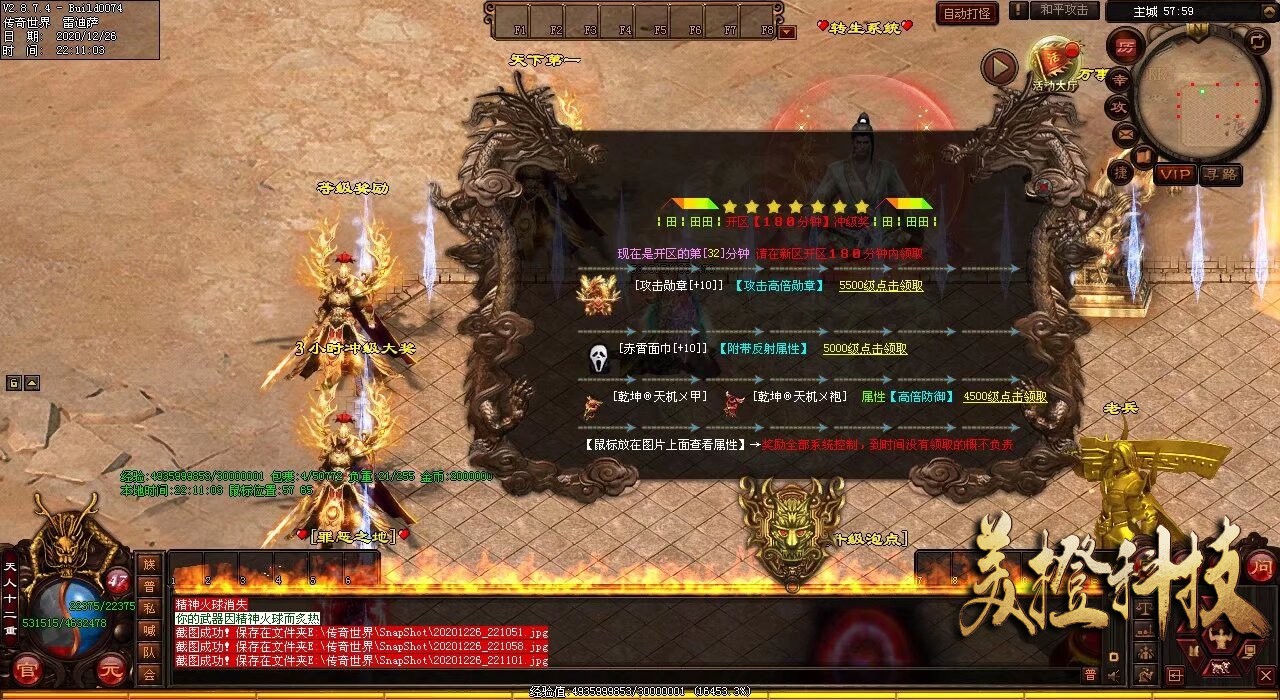Activate 寻路 pathfinding button

click(1220, 174)
